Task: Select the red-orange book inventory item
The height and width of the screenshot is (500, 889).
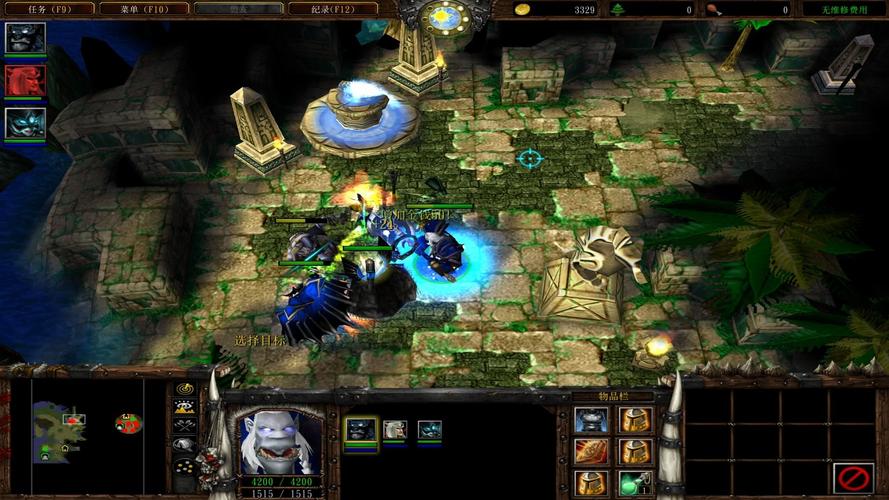Action: (x=590, y=451)
